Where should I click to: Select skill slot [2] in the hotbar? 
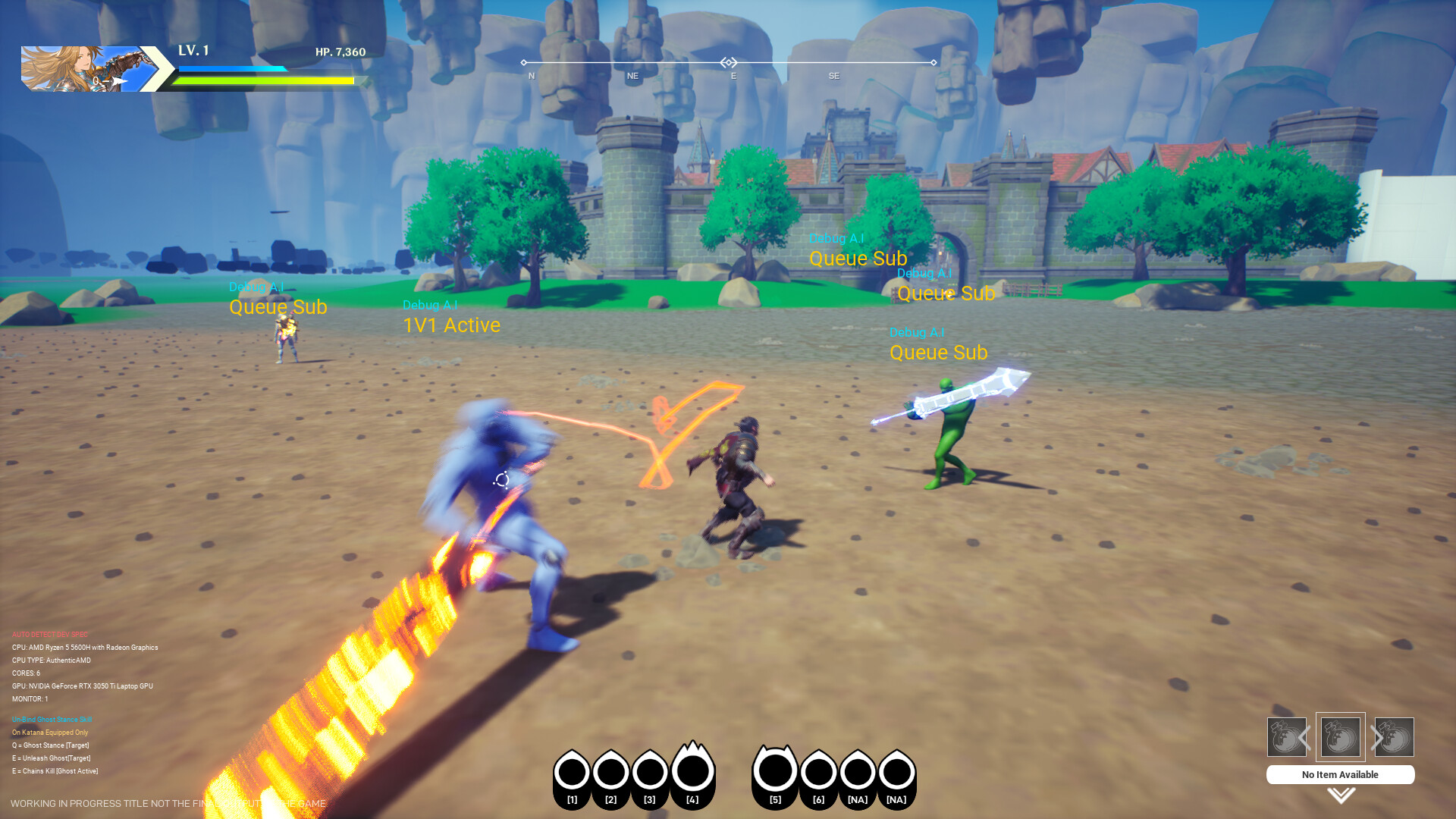click(610, 771)
